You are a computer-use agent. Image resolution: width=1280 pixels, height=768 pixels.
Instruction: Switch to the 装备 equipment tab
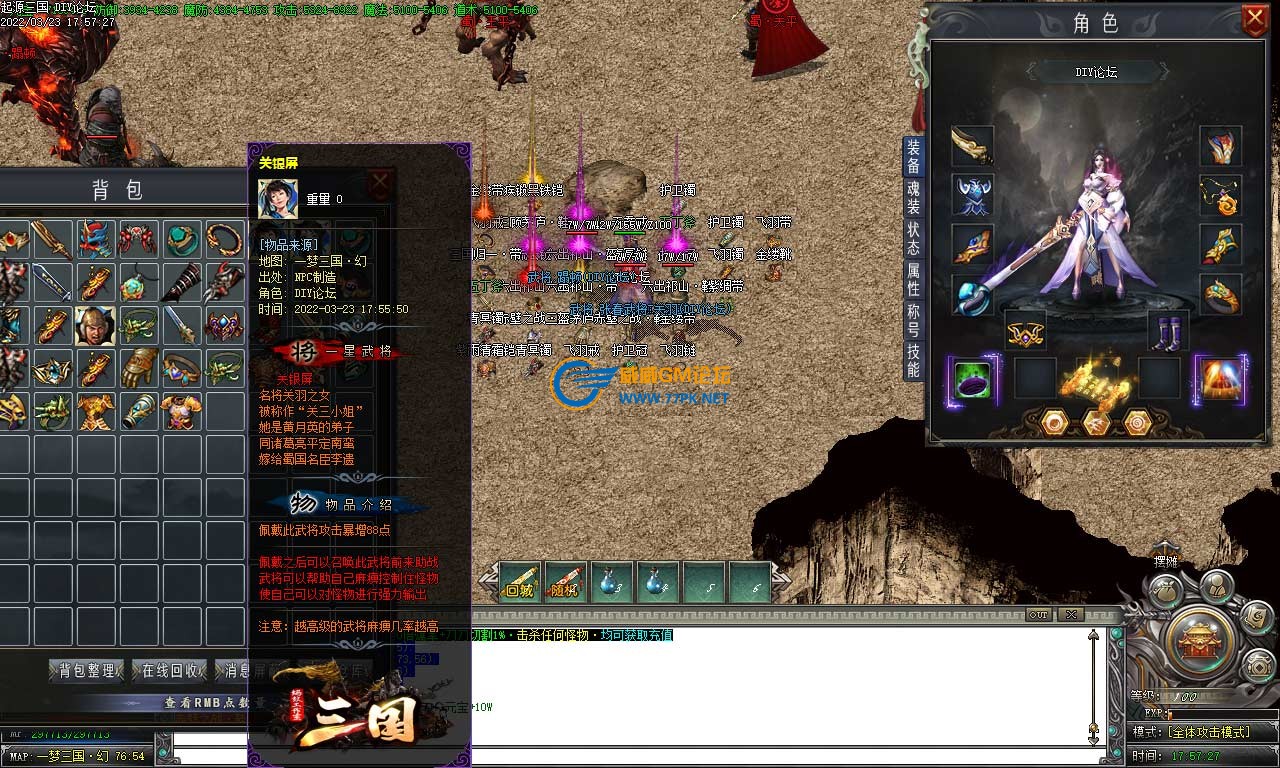(x=913, y=157)
